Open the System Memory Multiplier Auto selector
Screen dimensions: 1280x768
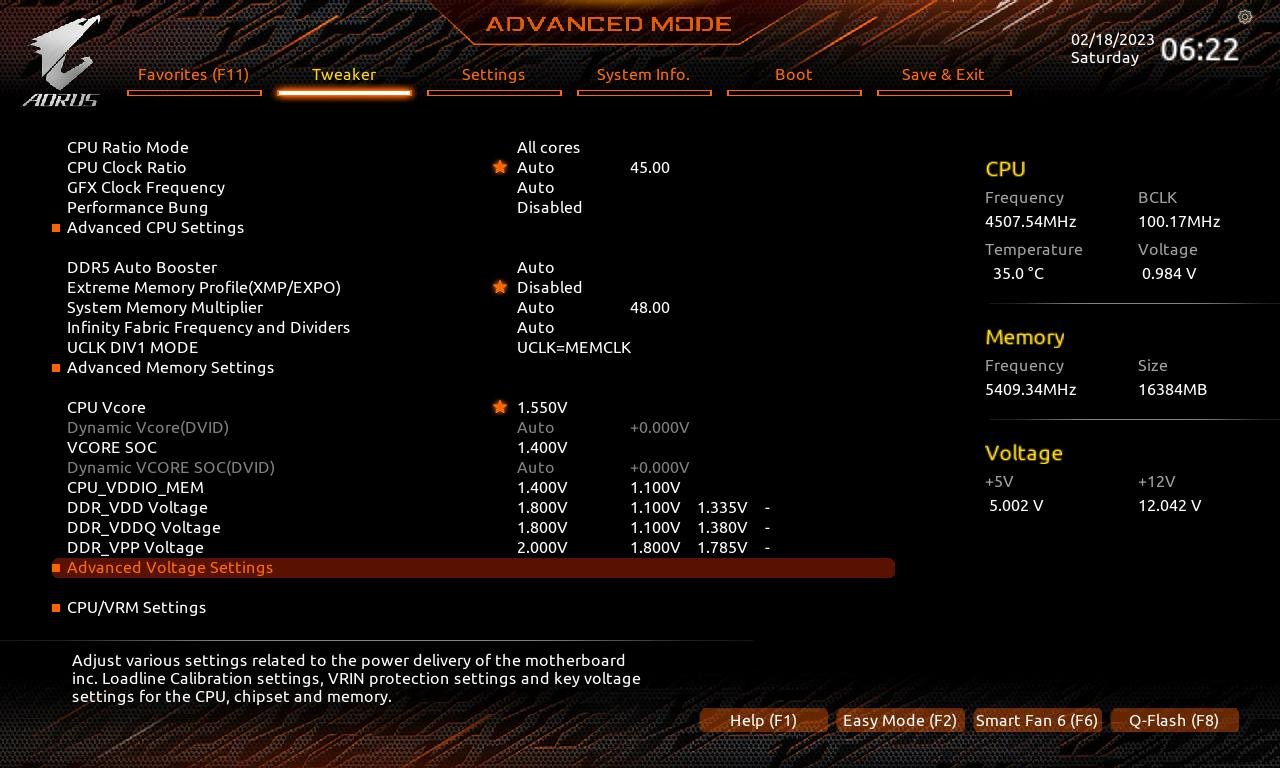(x=535, y=307)
